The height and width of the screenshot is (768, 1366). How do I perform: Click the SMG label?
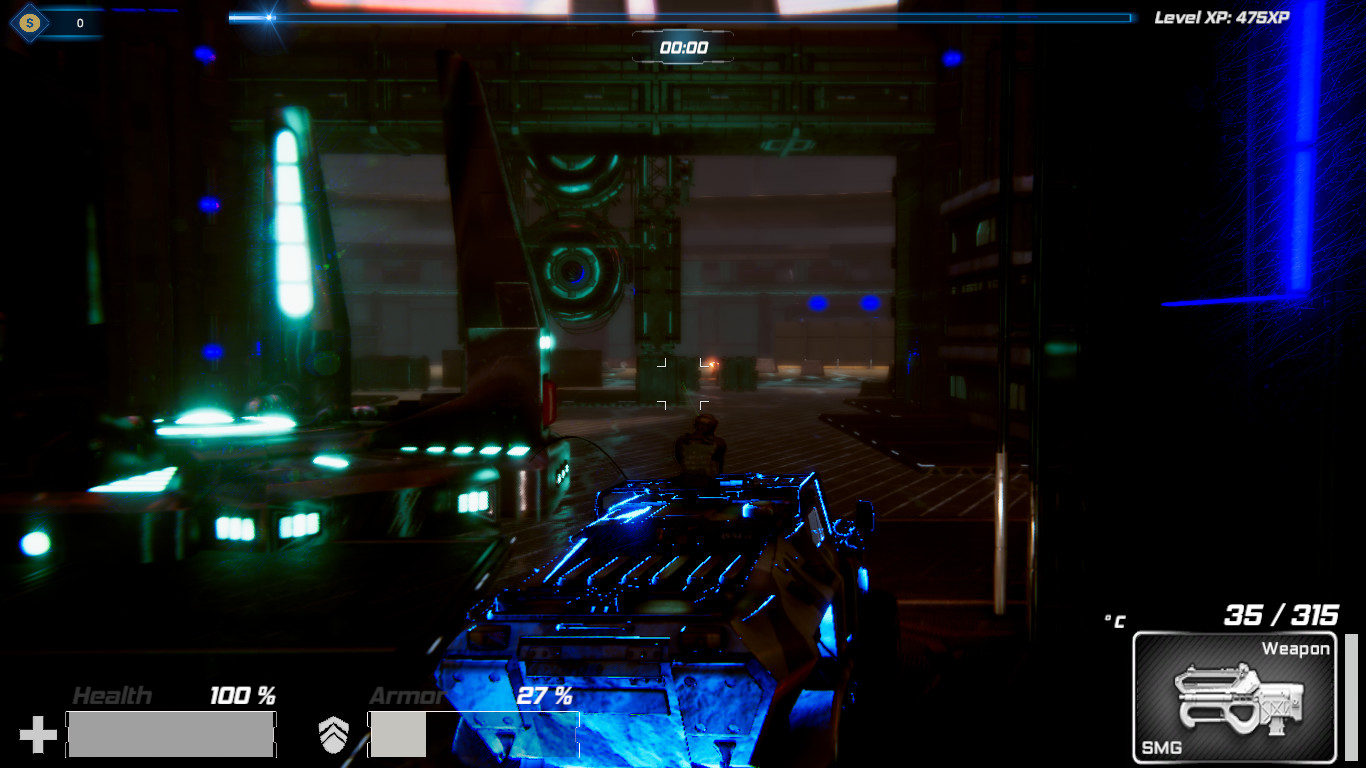coord(1162,746)
